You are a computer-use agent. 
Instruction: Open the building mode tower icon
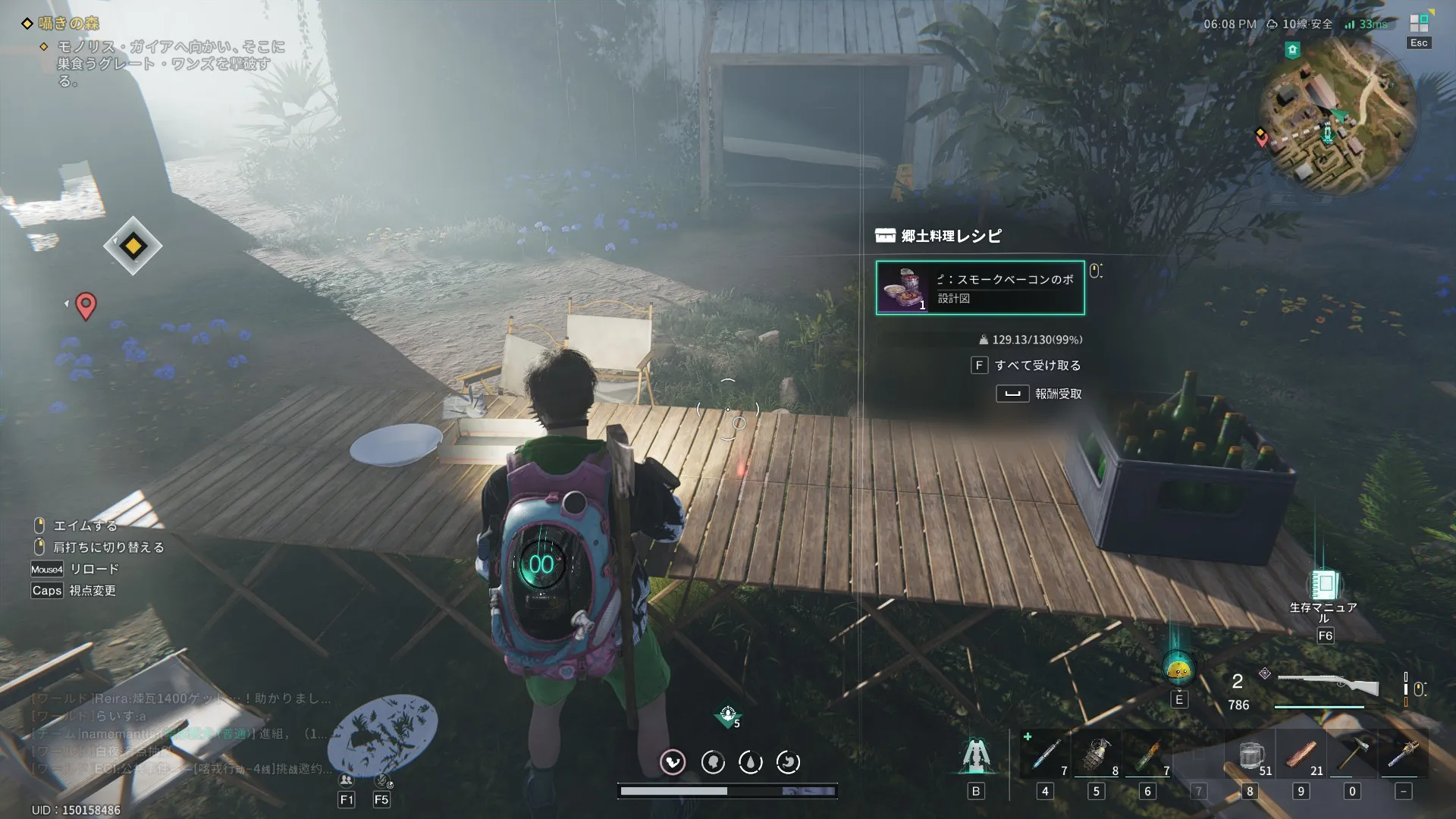click(975, 755)
